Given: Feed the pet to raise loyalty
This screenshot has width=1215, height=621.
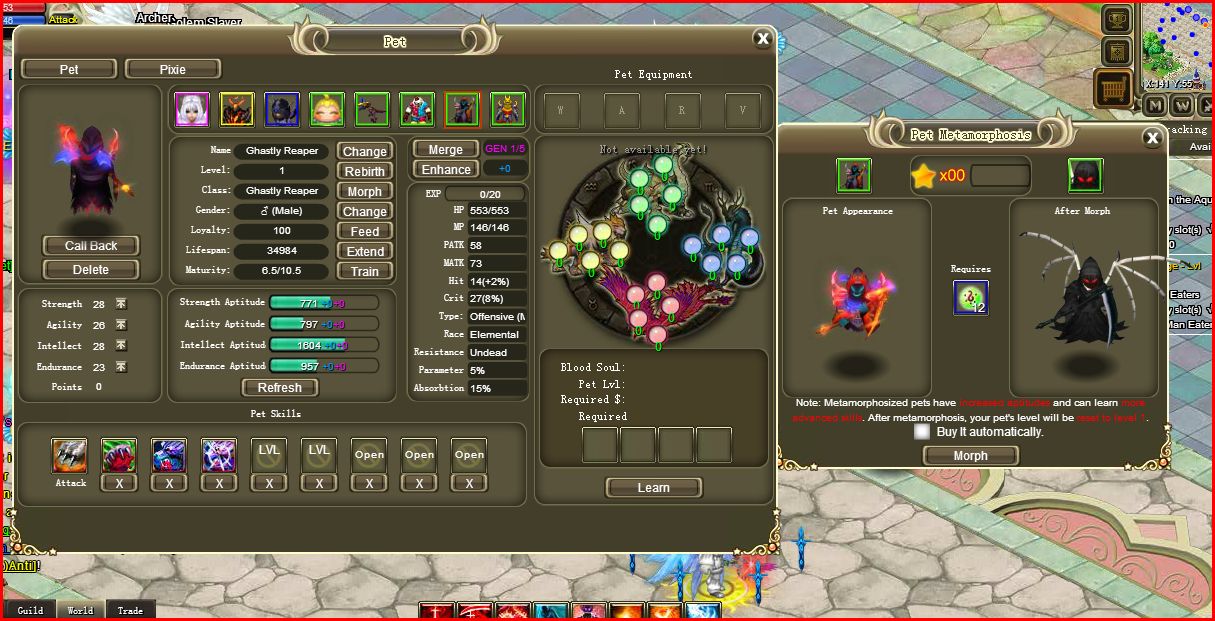Looking at the screenshot, I should (364, 231).
